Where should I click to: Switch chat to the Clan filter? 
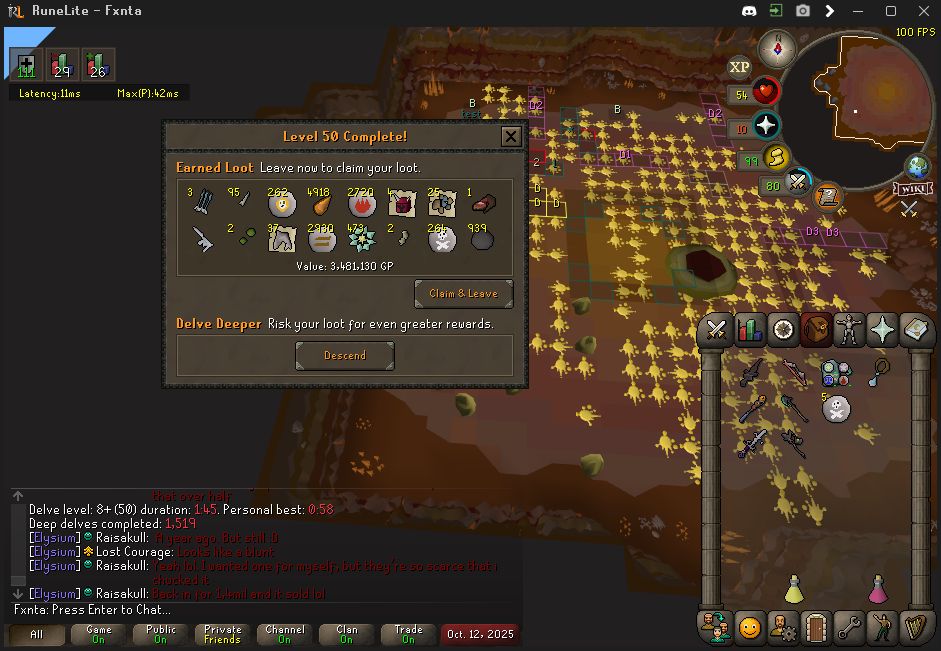point(346,635)
